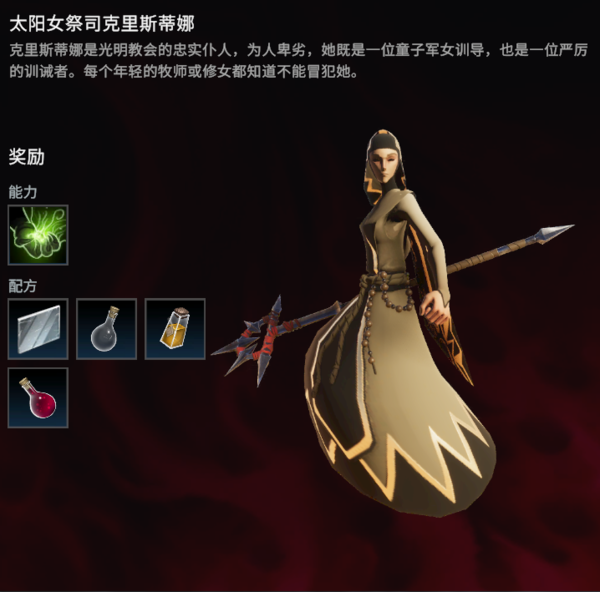600x592 pixels.
Task: Select the red potion flask recipe
Action: [x=38, y=397]
